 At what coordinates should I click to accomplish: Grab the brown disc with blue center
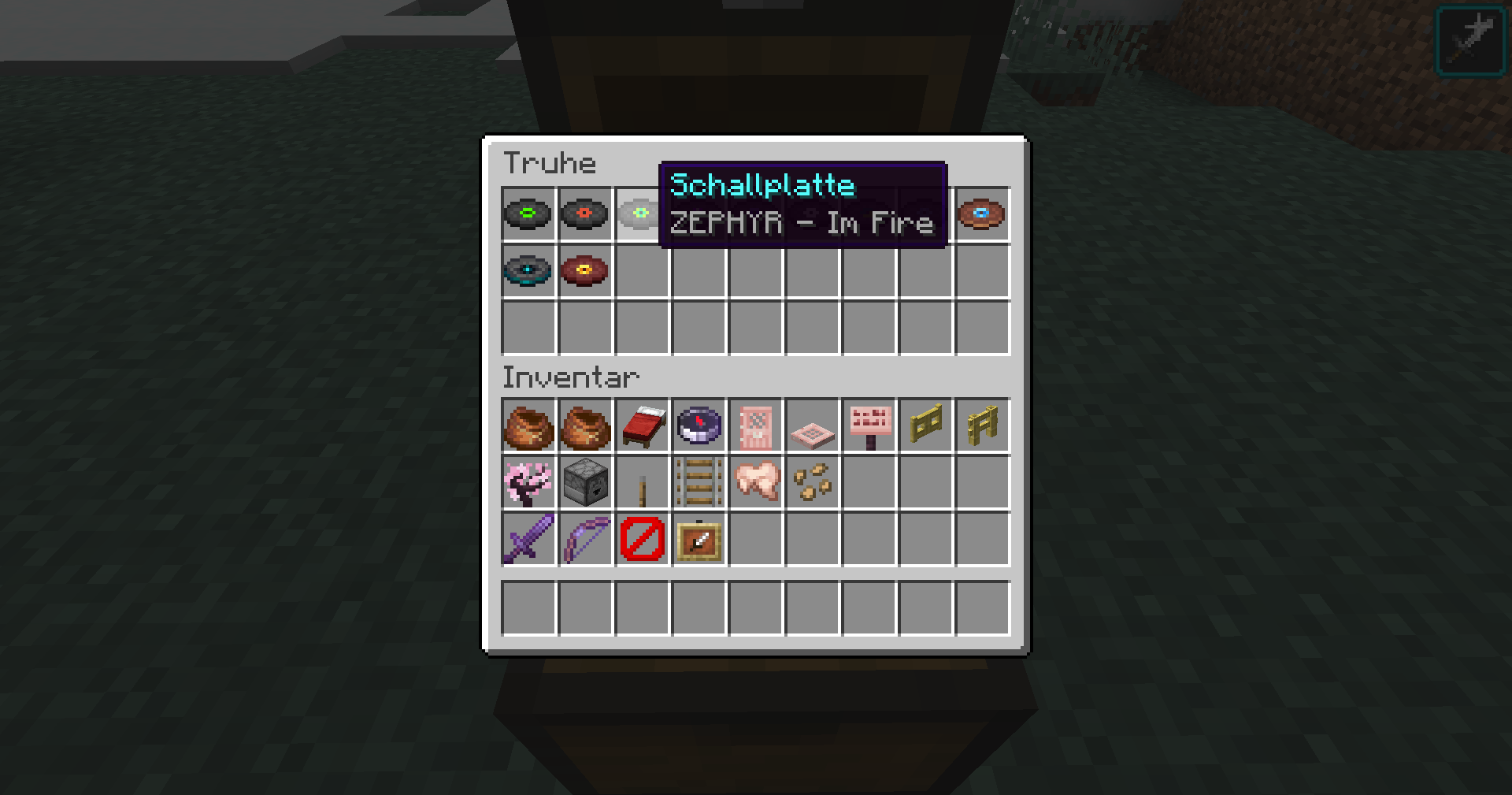981,214
